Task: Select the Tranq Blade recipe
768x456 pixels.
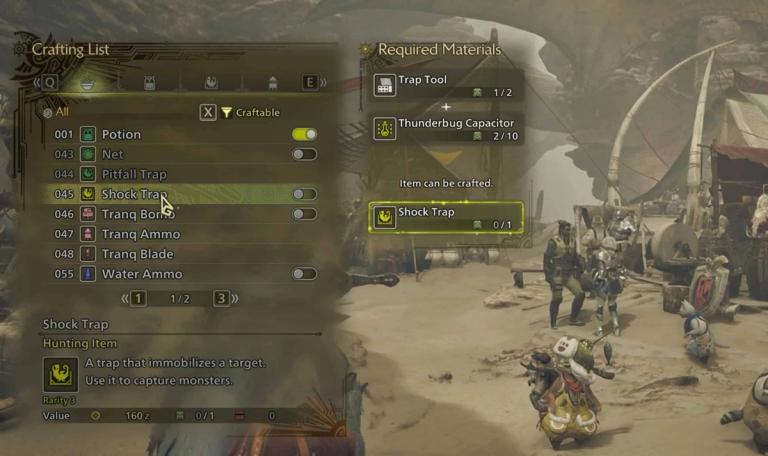Action: coord(138,254)
